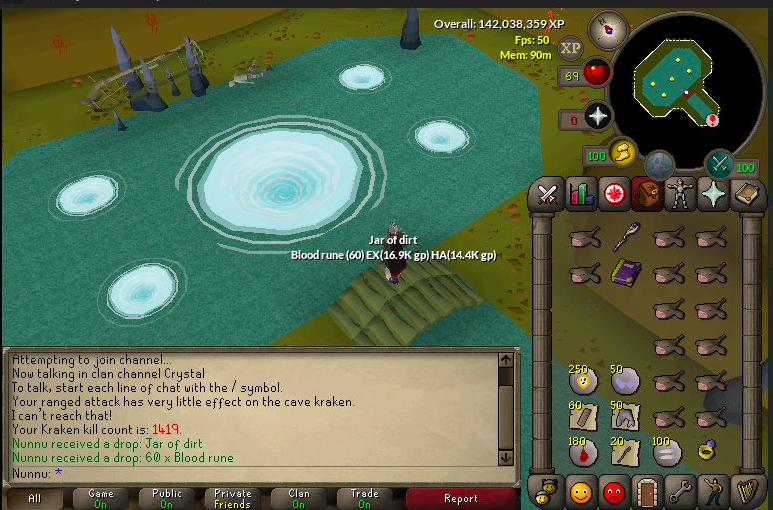Click the staff in the inventory
The height and width of the screenshot is (510, 773).
coord(626,237)
